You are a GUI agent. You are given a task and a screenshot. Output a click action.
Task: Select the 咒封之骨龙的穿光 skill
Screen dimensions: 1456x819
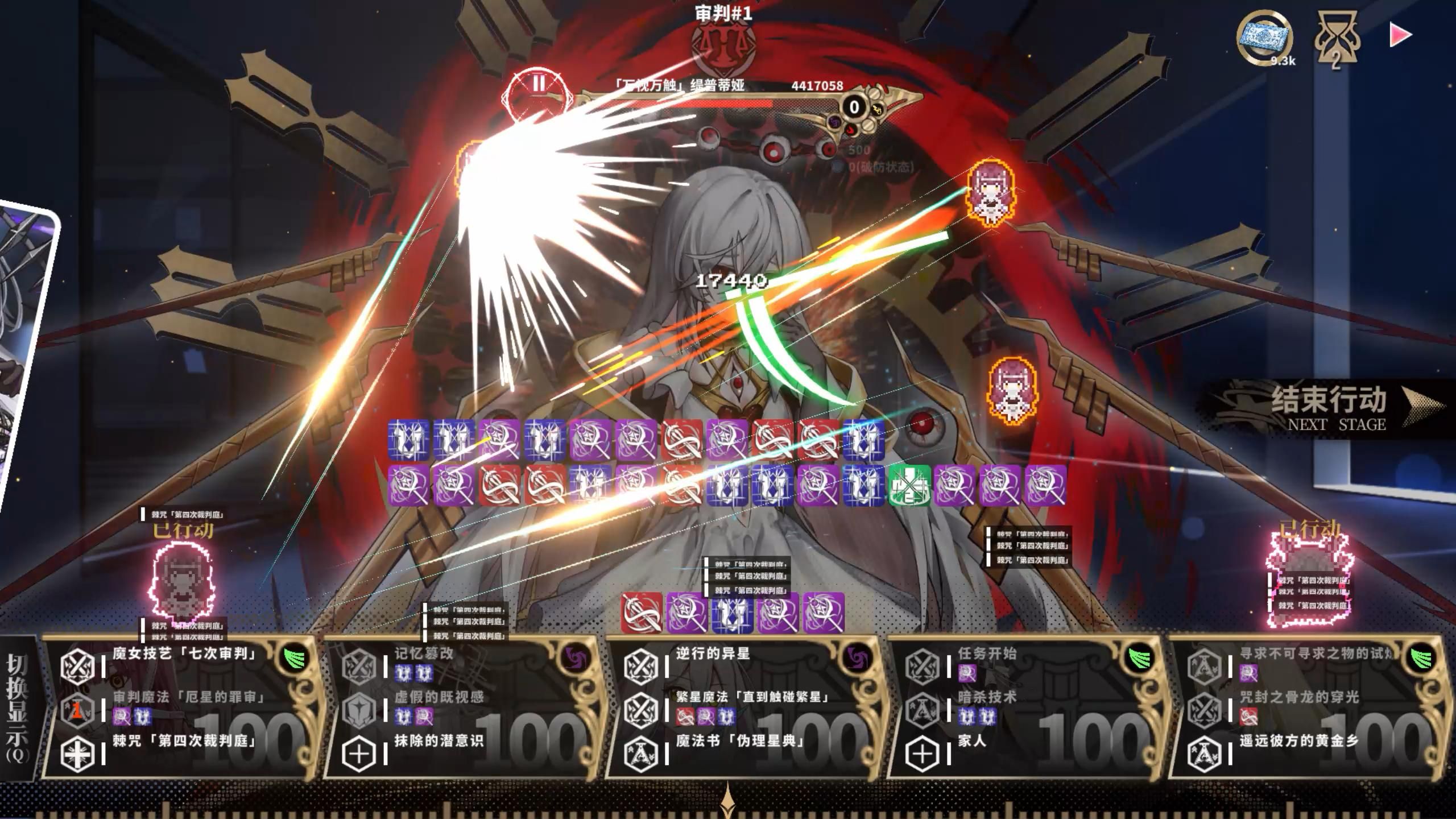point(1298,697)
